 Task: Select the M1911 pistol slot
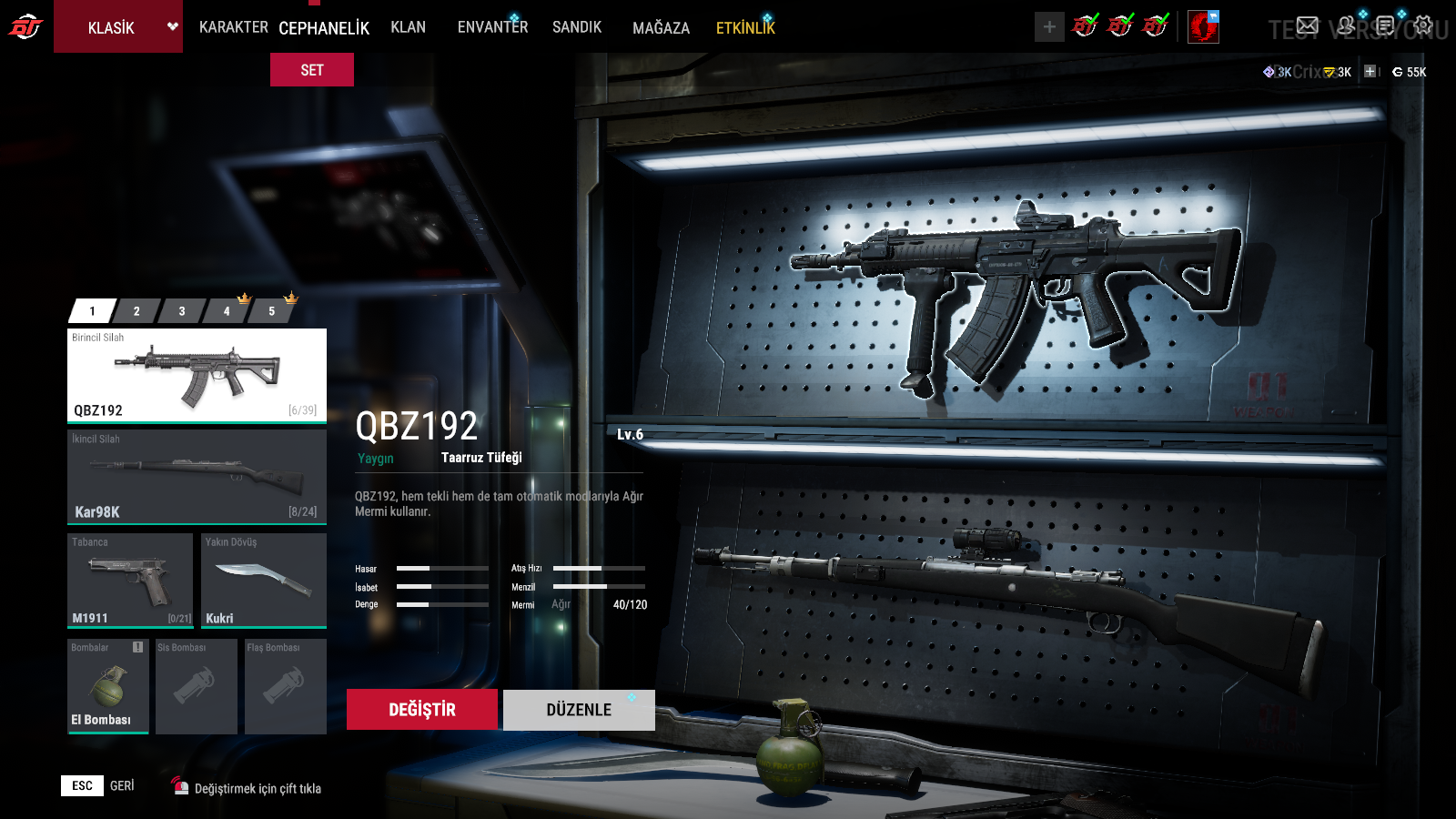coord(130,581)
